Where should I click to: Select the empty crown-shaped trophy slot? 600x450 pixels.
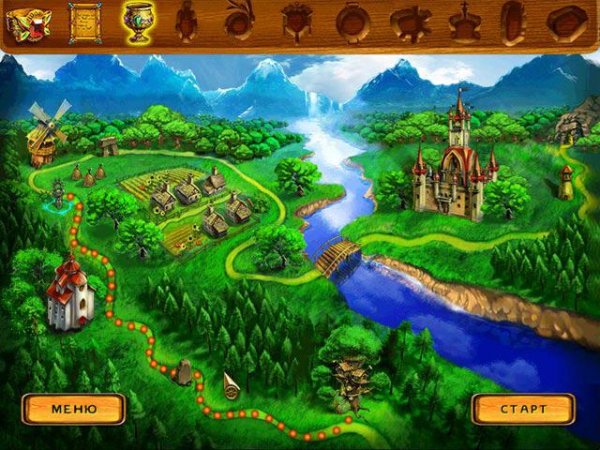tap(464, 21)
